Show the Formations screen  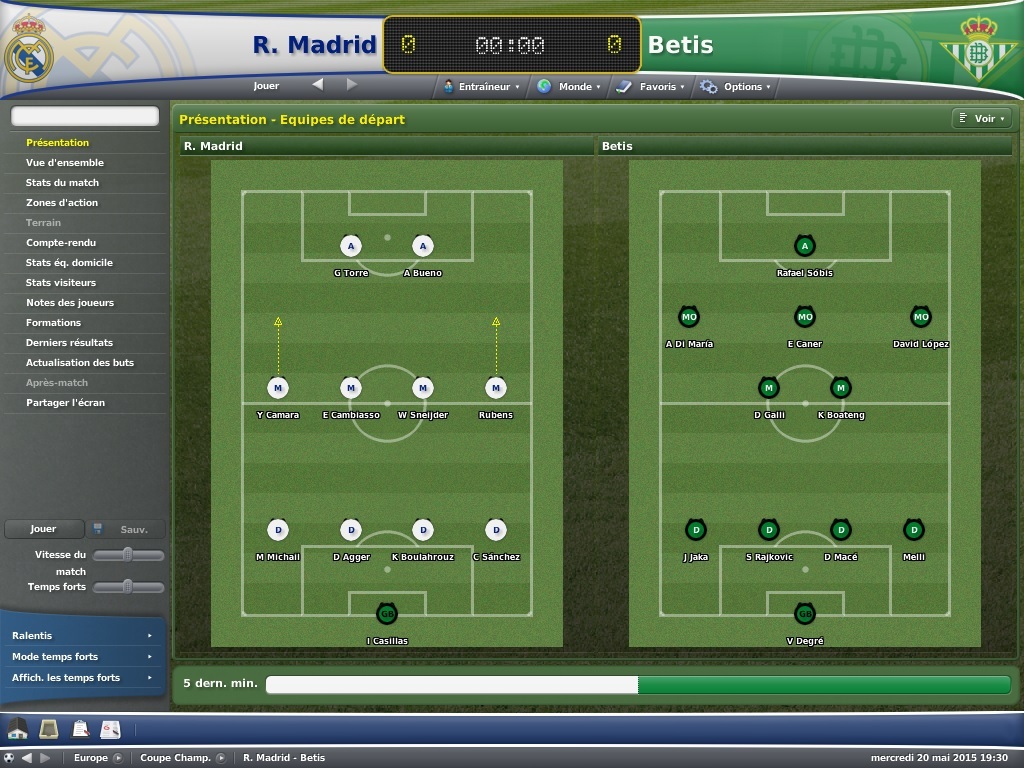pos(54,323)
